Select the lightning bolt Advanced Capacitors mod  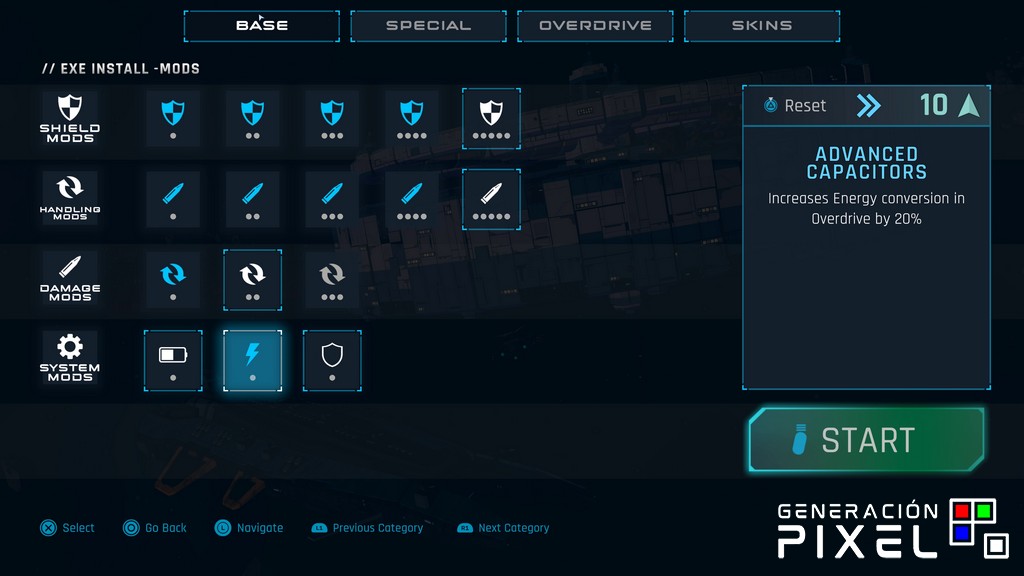252,360
